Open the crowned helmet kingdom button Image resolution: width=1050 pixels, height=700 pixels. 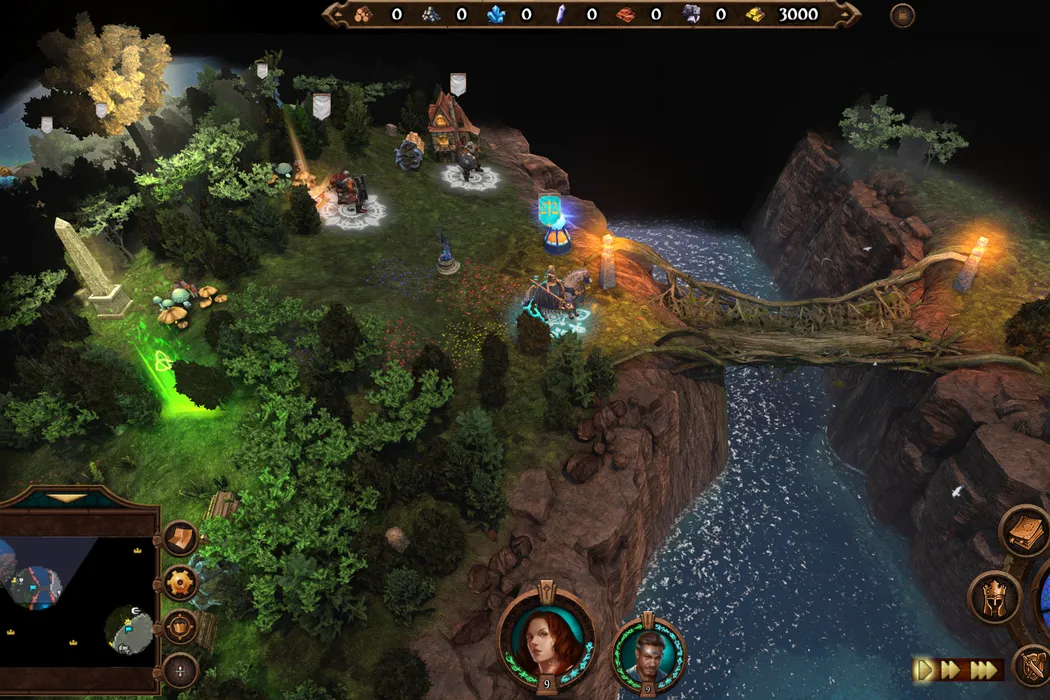pyautogui.click(x=994, y=597)
